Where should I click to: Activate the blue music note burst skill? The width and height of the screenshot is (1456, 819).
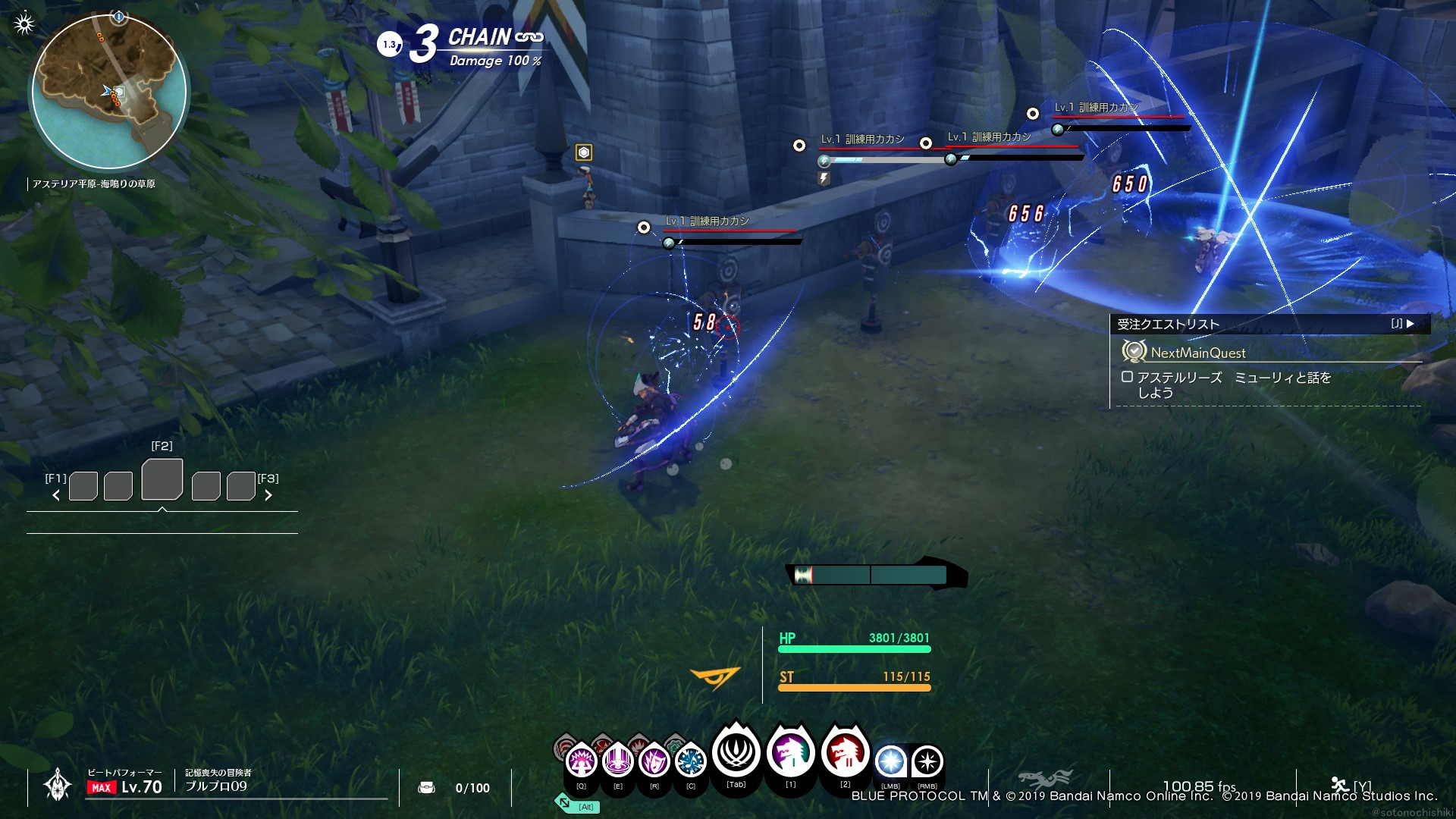coord(690,761)
